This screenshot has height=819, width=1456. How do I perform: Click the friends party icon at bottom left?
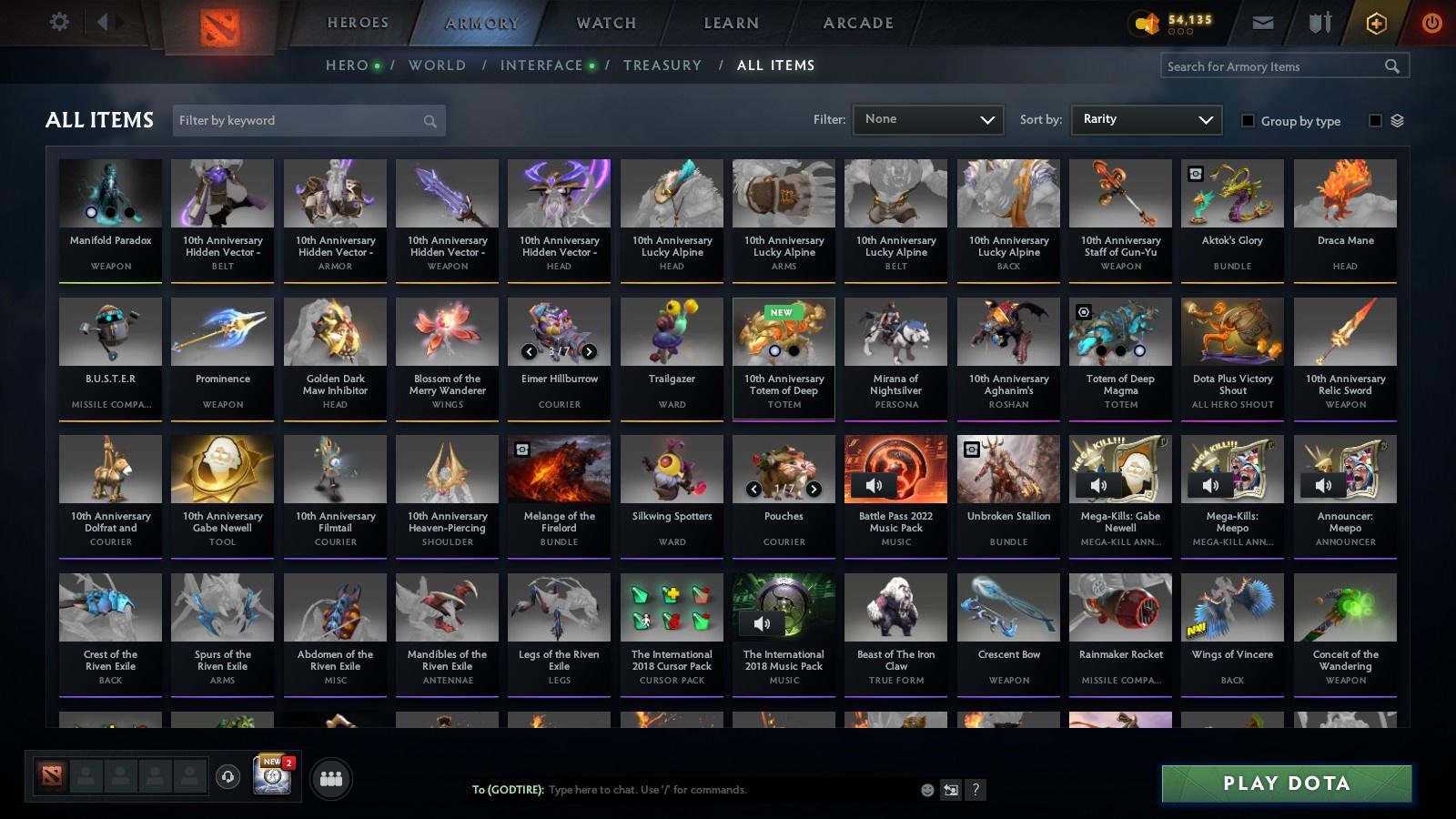tap(331, 778)
